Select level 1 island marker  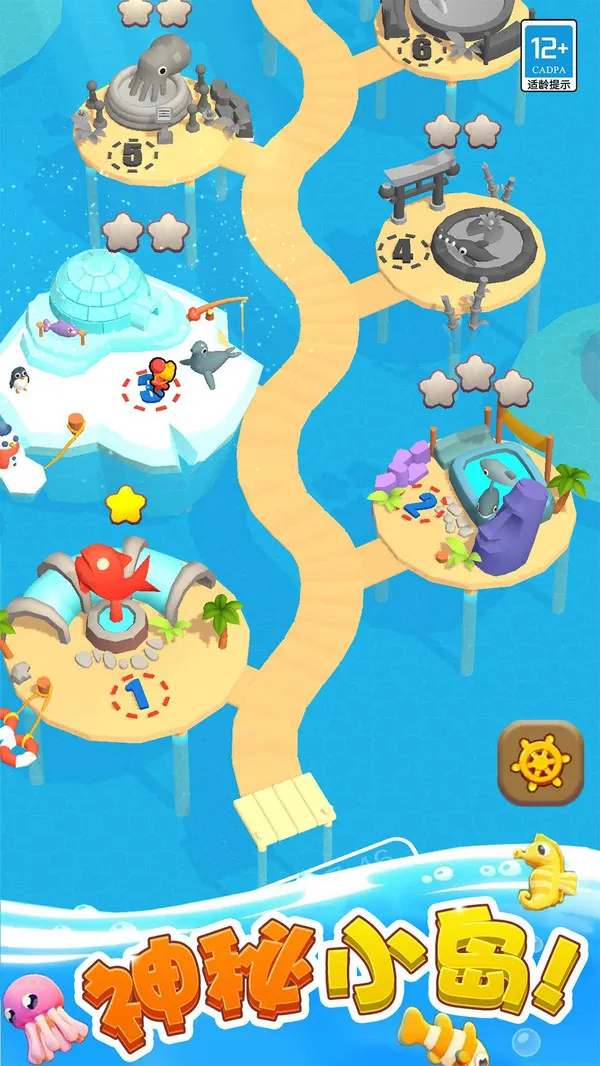140,694
